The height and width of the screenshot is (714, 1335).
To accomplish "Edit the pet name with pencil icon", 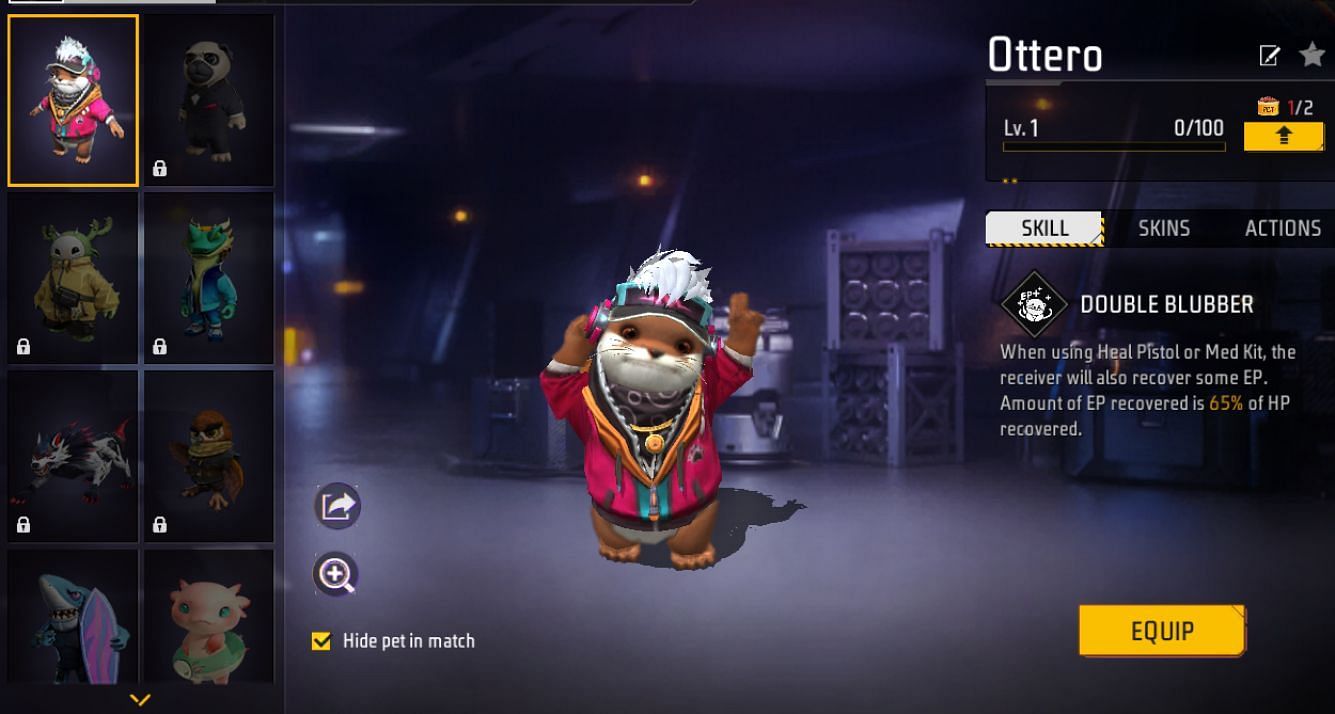I will click(x=1269, y=56).
